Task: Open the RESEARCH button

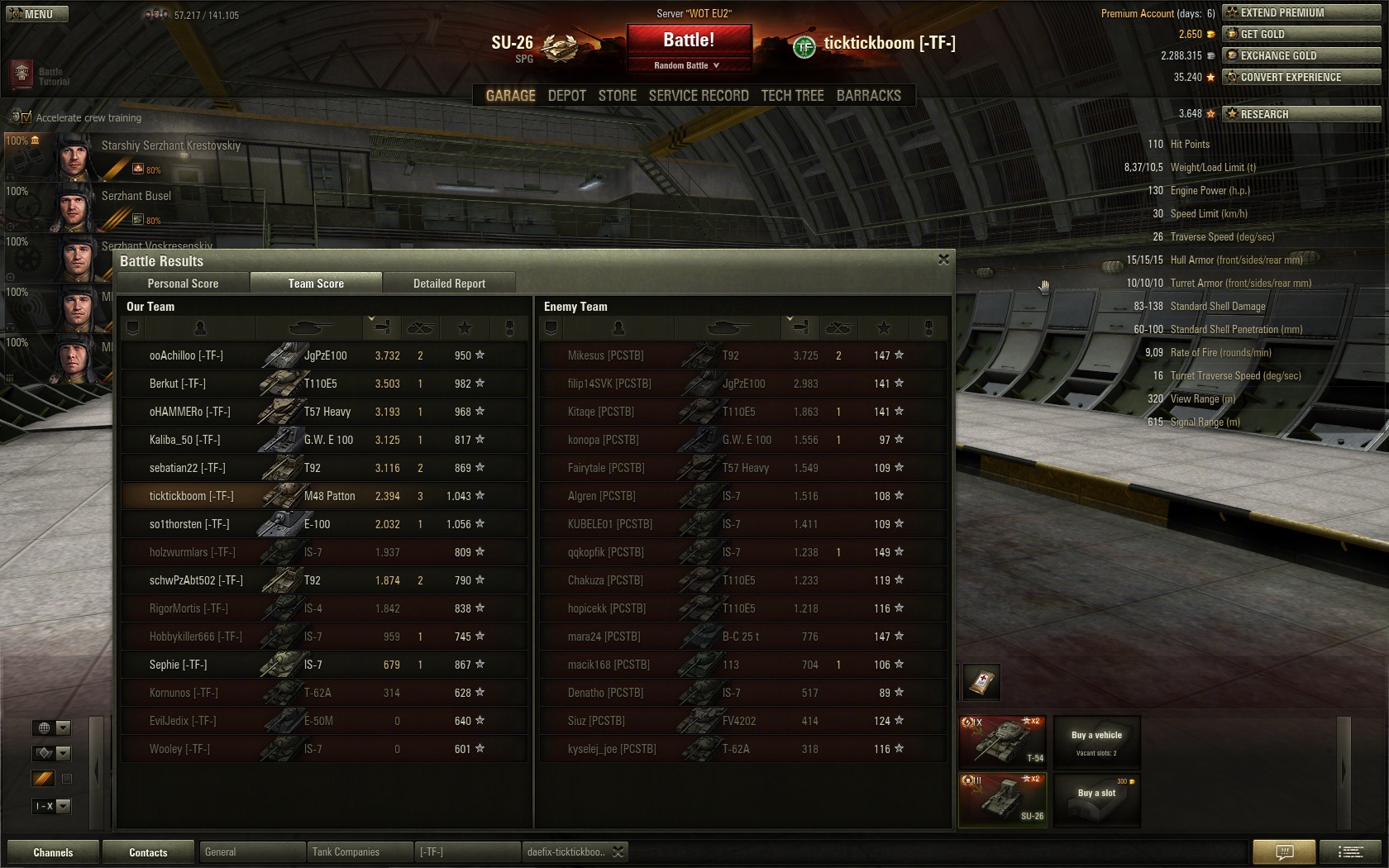Action: coord(1301,114)
